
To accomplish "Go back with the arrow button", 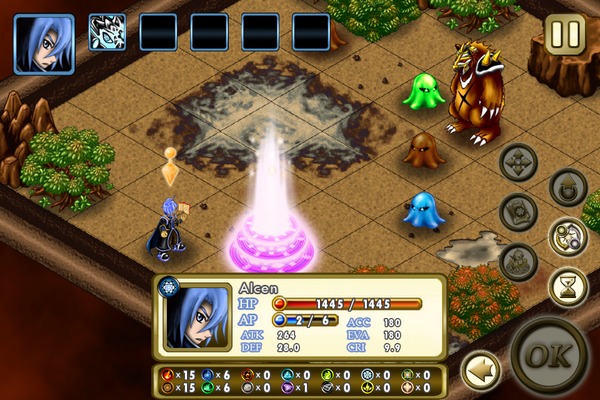I will 480,371.
